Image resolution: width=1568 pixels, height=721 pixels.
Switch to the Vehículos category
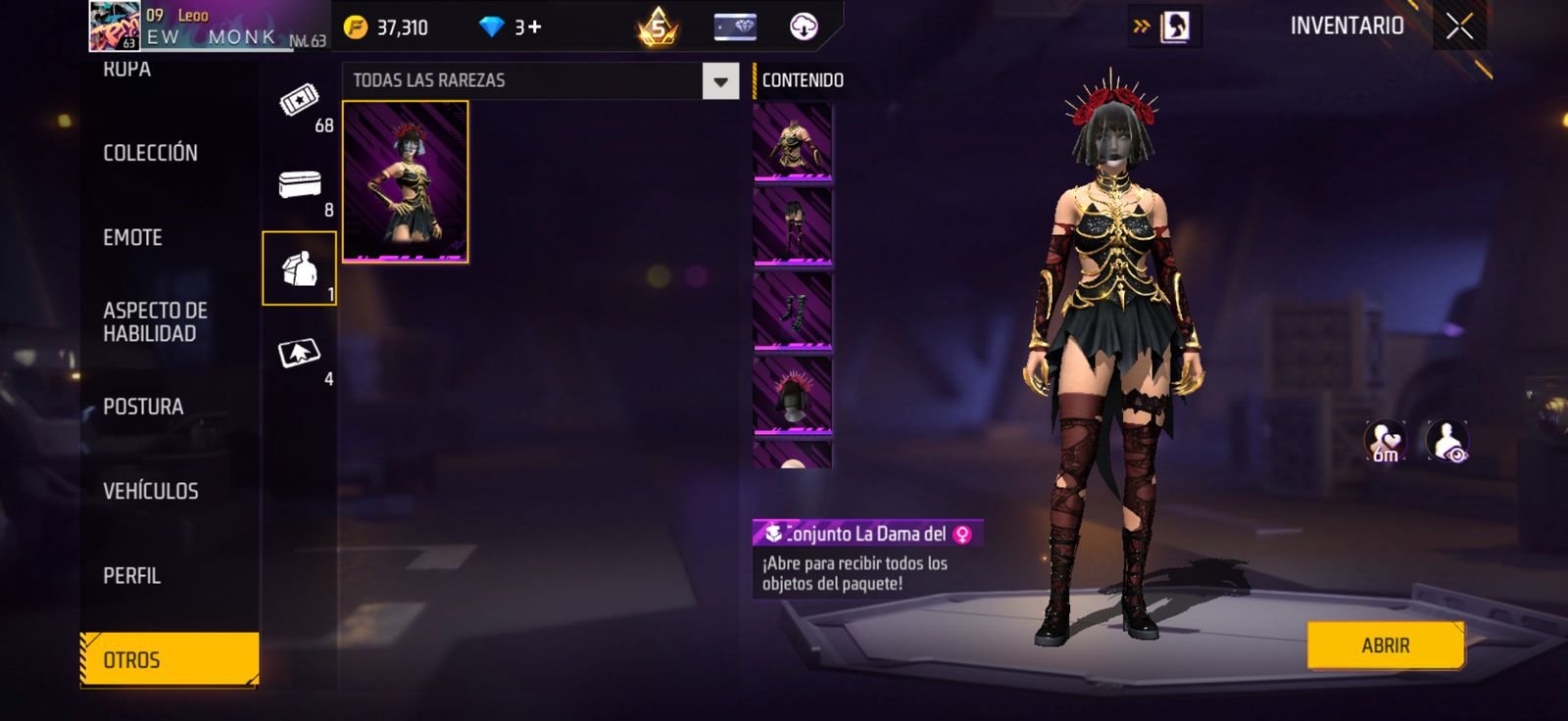[x=150, y=491]
